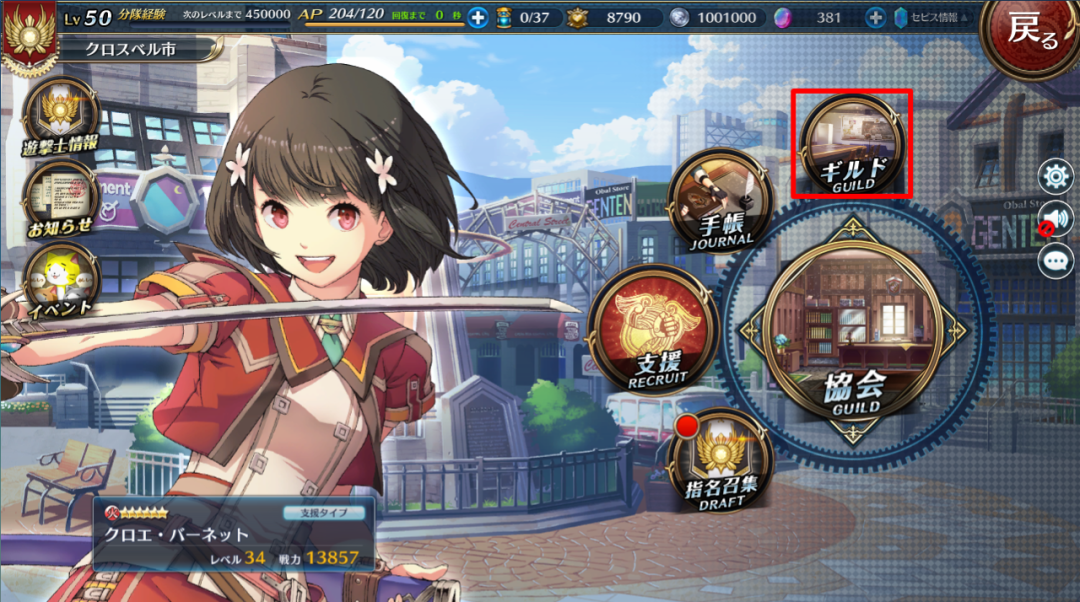
Task: Click the plus button beside the AP gauge
Action: tap(478, 17)
